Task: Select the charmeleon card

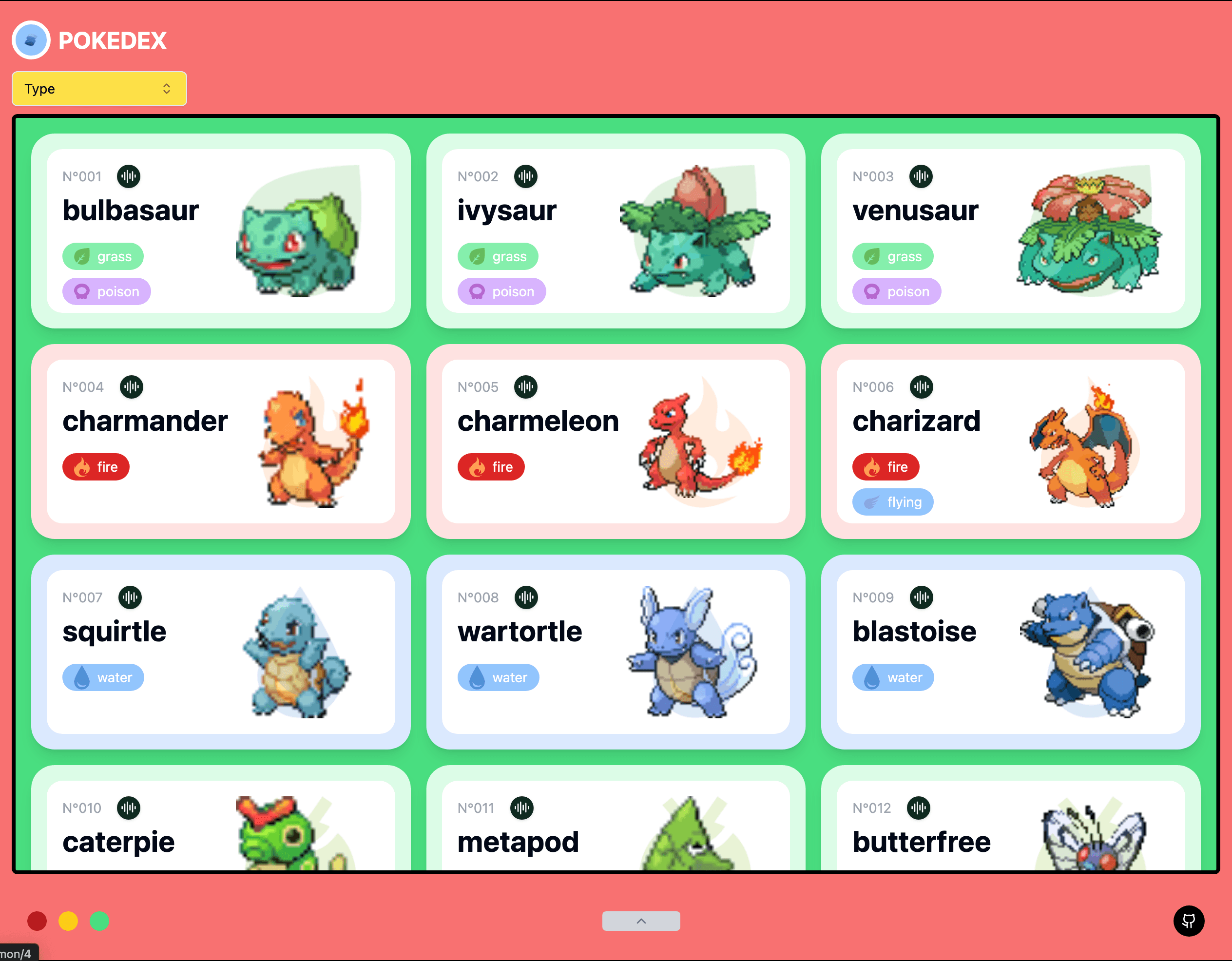Action: pyautogui.click(x=615, y=442)
